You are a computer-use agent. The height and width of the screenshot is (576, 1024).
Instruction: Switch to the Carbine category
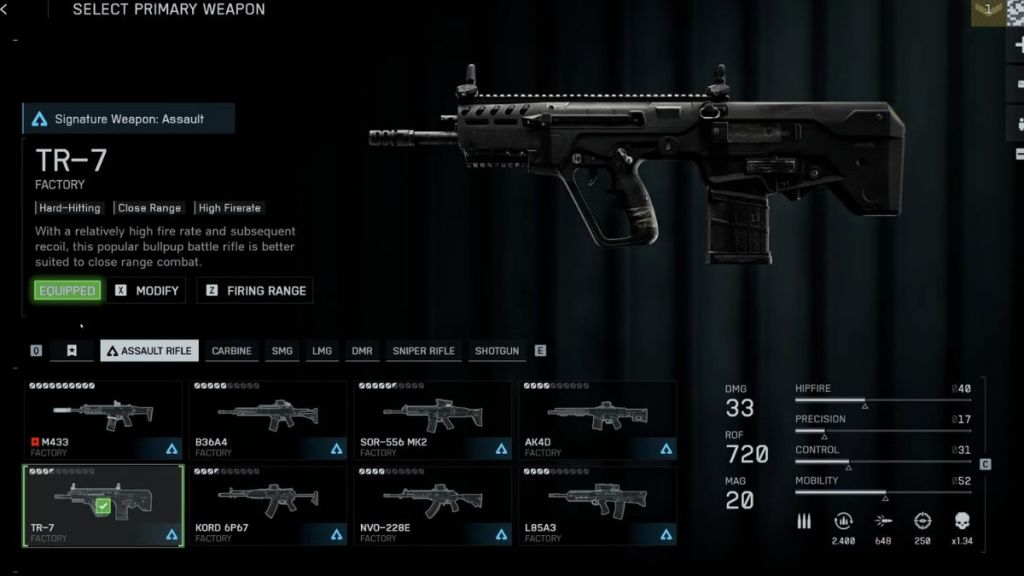(231, 351)
